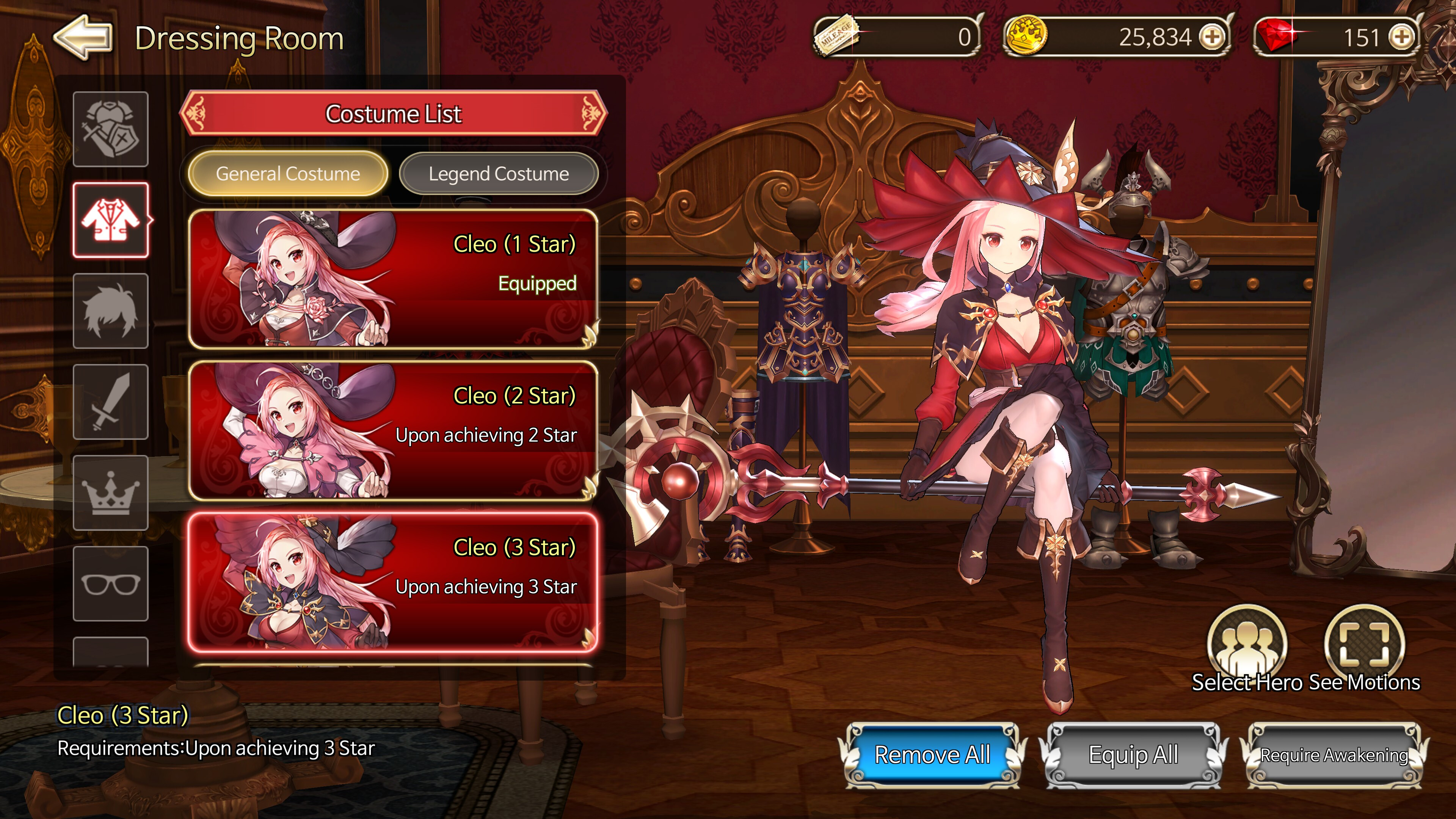This screenshot has width=1456, height=819.
Task: Switch to the crown category
Action: [x=111, y=493]
